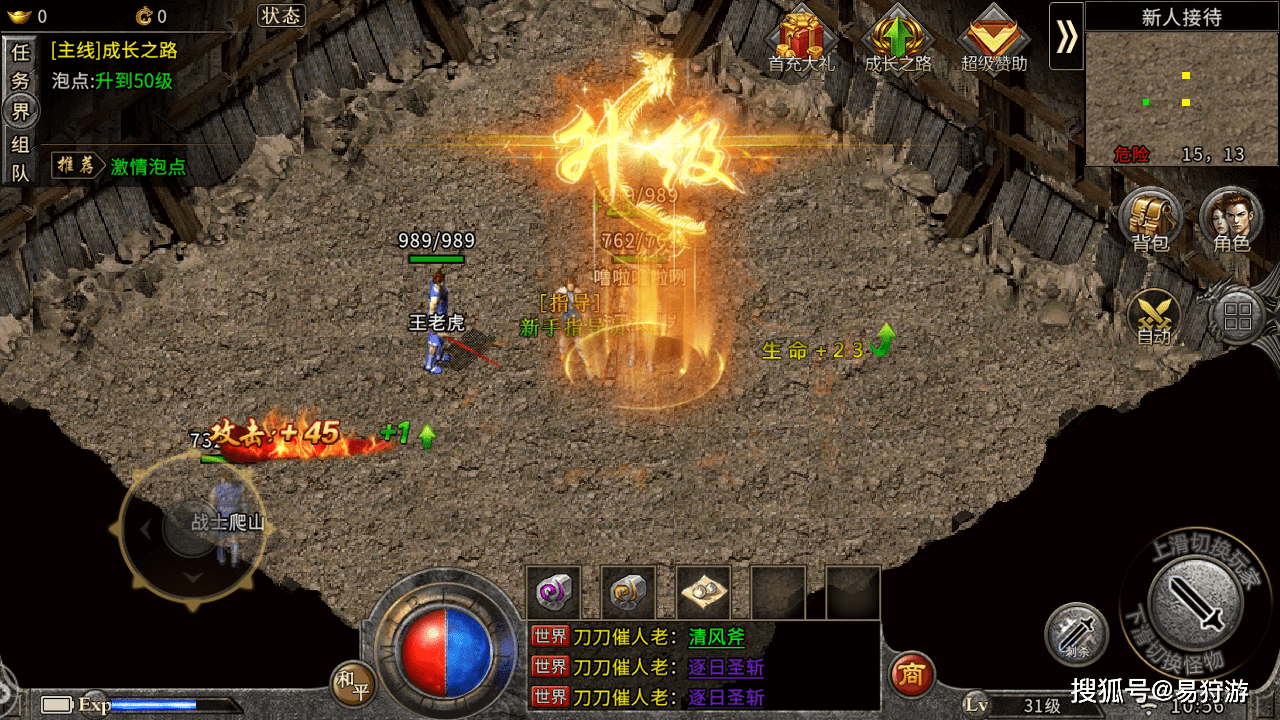Open the four-square grid menu
The image size is (1280, 720).
pos(1238,317)
